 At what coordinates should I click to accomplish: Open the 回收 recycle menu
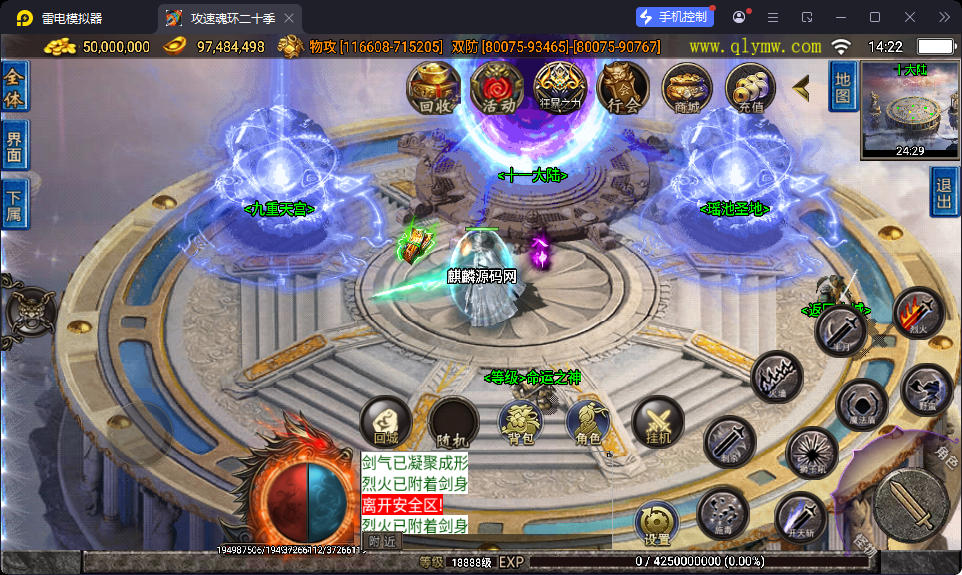(x=433, y=88)
